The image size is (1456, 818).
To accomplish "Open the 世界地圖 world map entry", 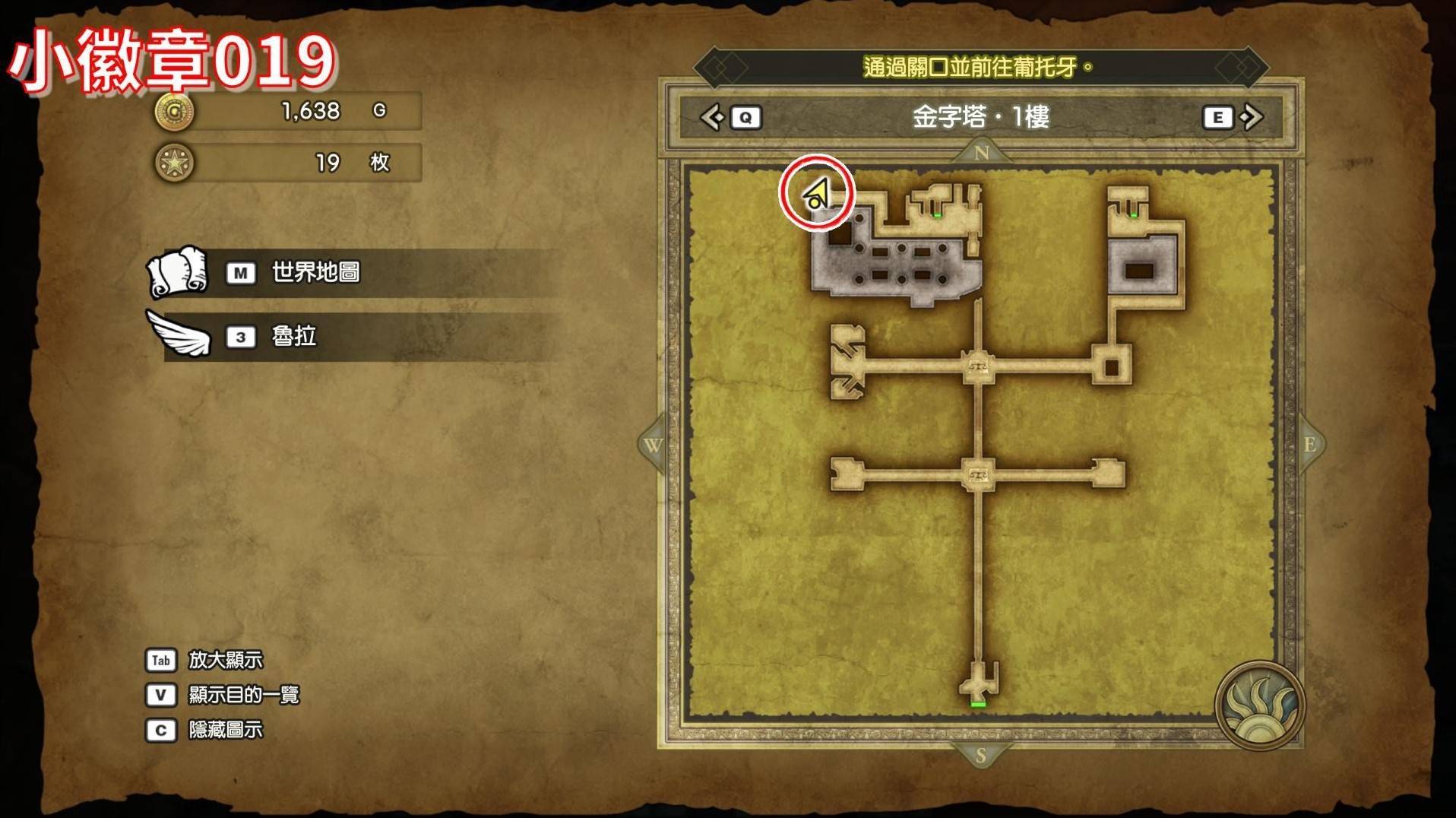I will [315, 272].
